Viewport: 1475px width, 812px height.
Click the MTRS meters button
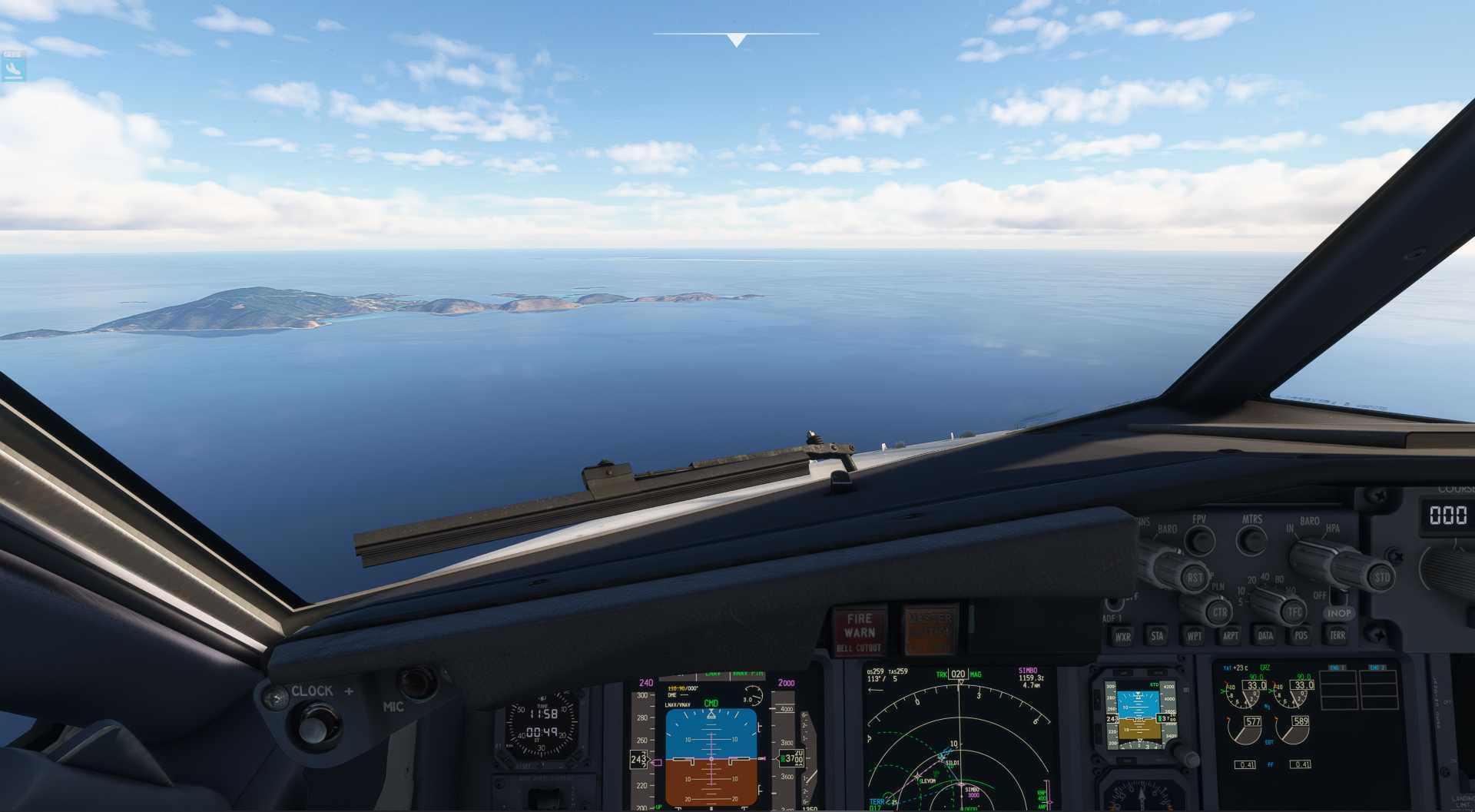point(1251,540)
